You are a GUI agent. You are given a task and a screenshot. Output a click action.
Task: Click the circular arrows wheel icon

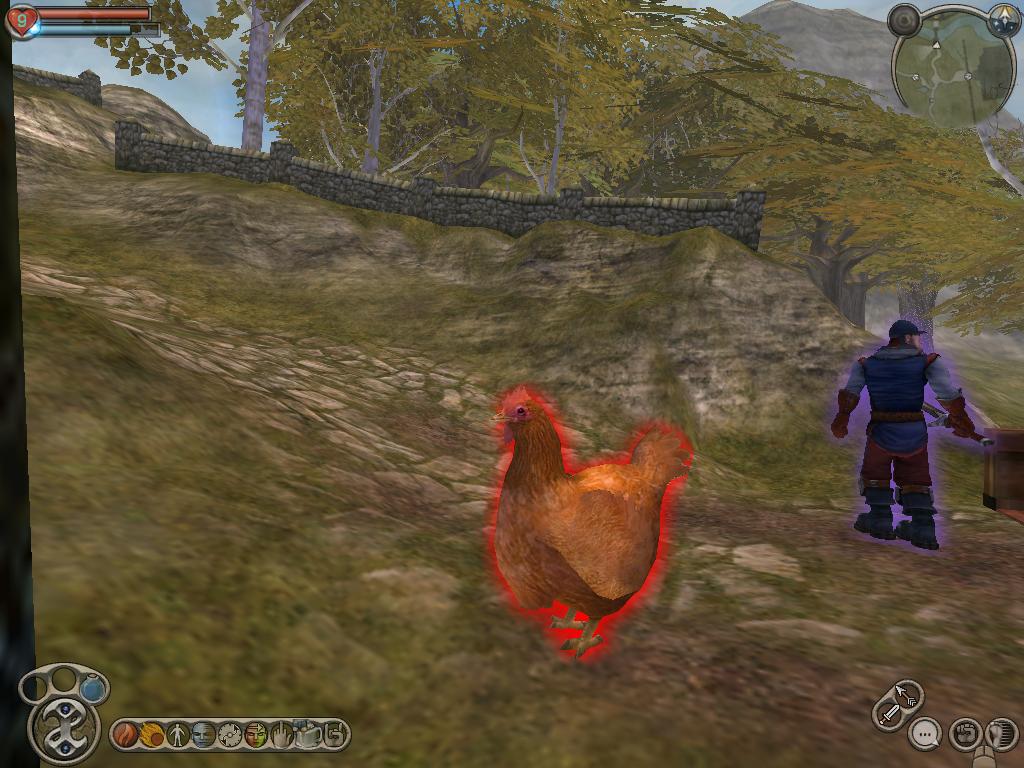tap(230, 735)
